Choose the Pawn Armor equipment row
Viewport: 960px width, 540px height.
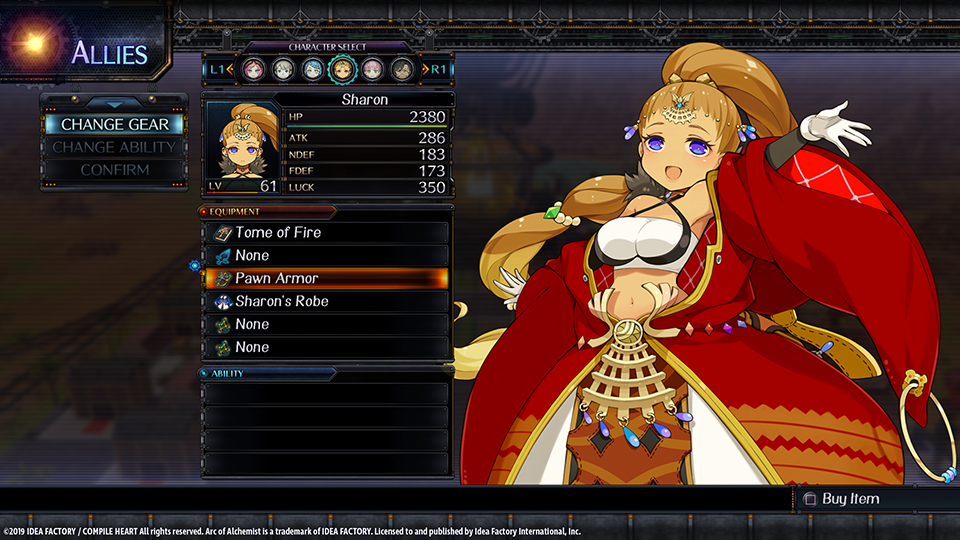click(326, 278)
